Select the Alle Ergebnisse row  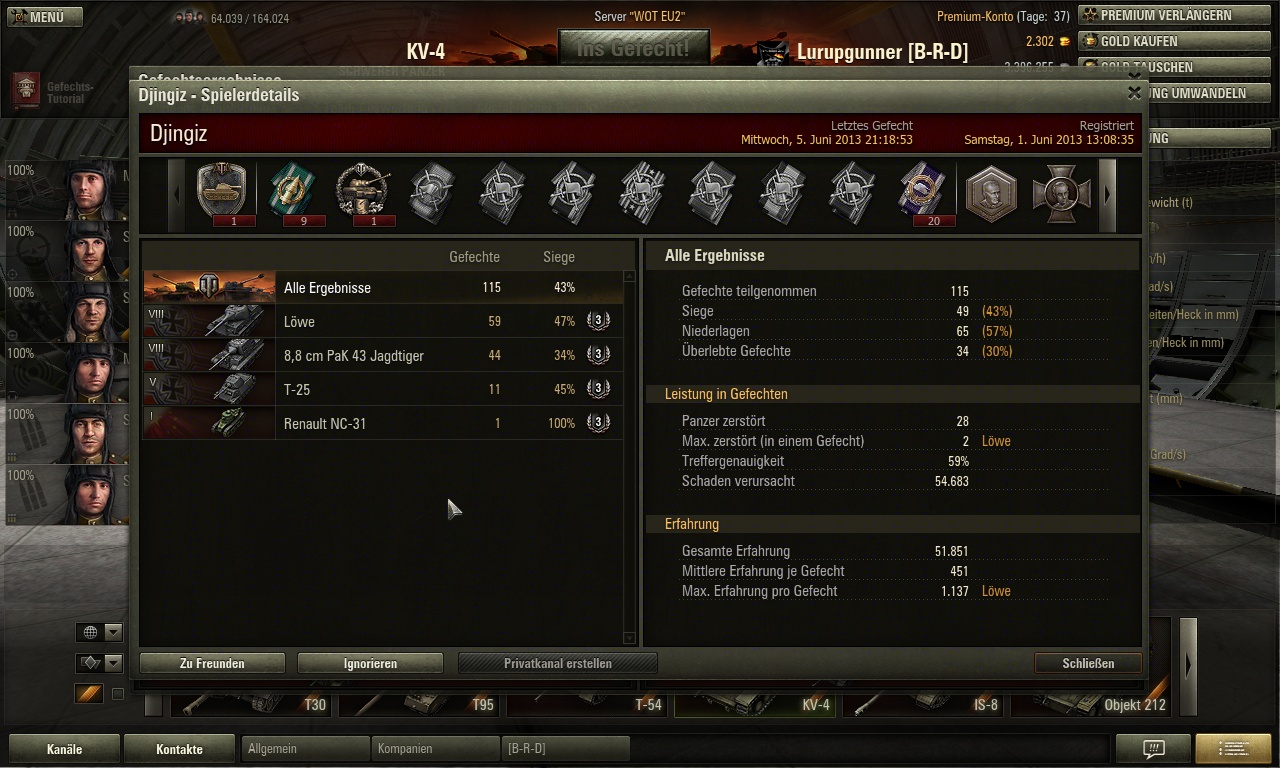pos(383,288)
